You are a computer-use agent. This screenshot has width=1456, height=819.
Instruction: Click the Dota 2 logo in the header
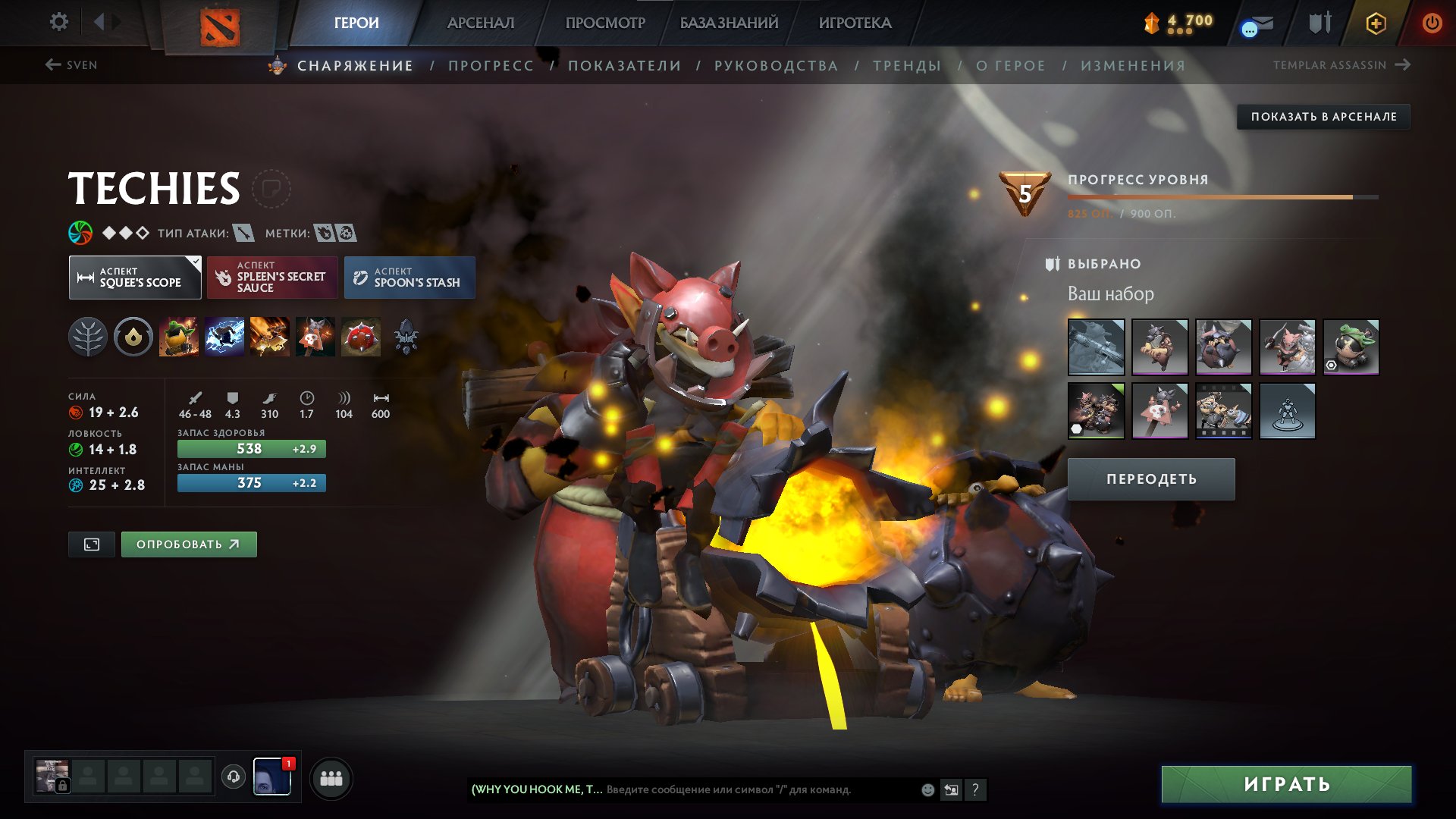pyautogui.click(x=220, y=23)
